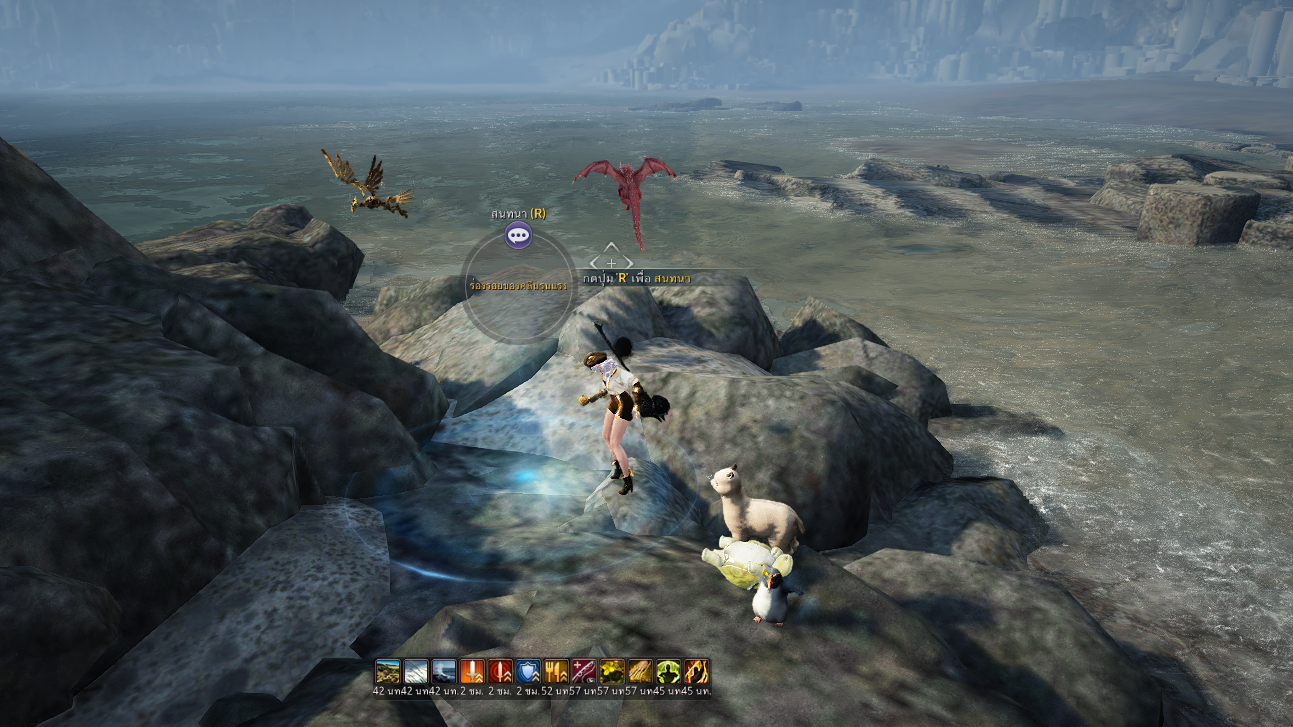Select the windblown grass buff icon
The image size is (1293, 727).
pyautogui.click(x=415, y=671)
